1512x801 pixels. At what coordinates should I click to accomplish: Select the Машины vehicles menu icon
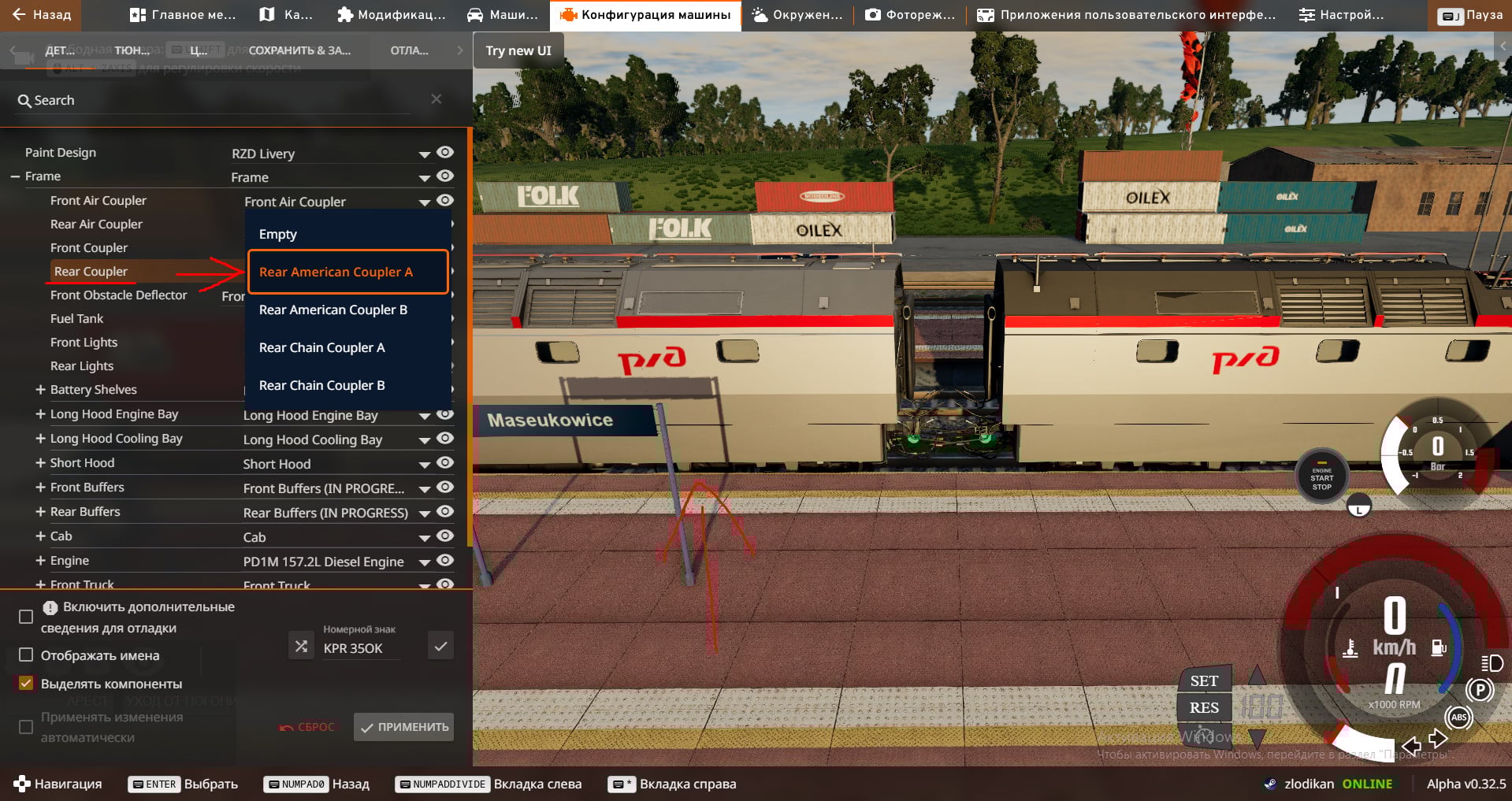[x=474, y=13]
